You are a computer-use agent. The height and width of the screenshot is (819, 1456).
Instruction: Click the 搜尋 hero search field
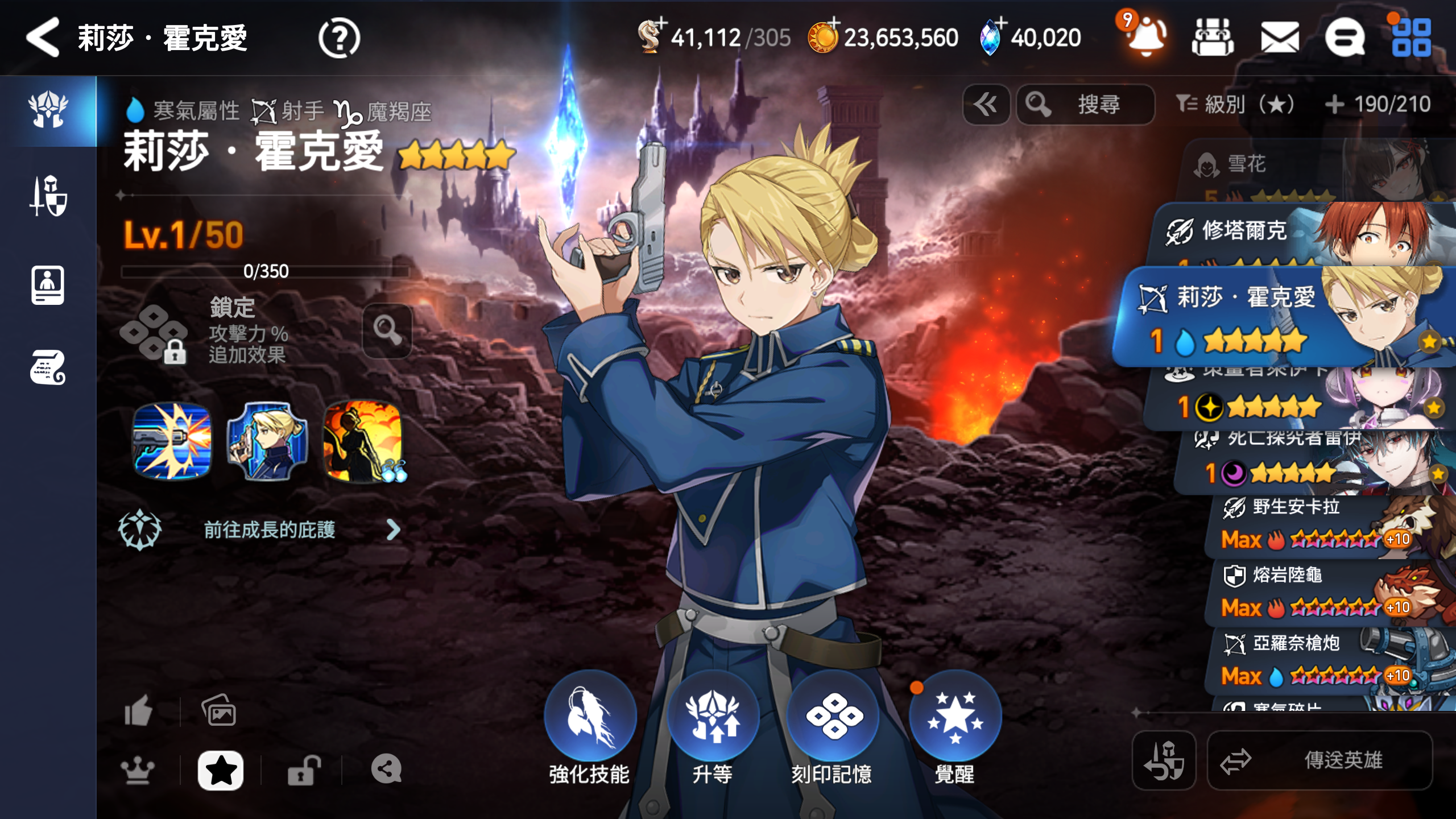[1086, 105]
